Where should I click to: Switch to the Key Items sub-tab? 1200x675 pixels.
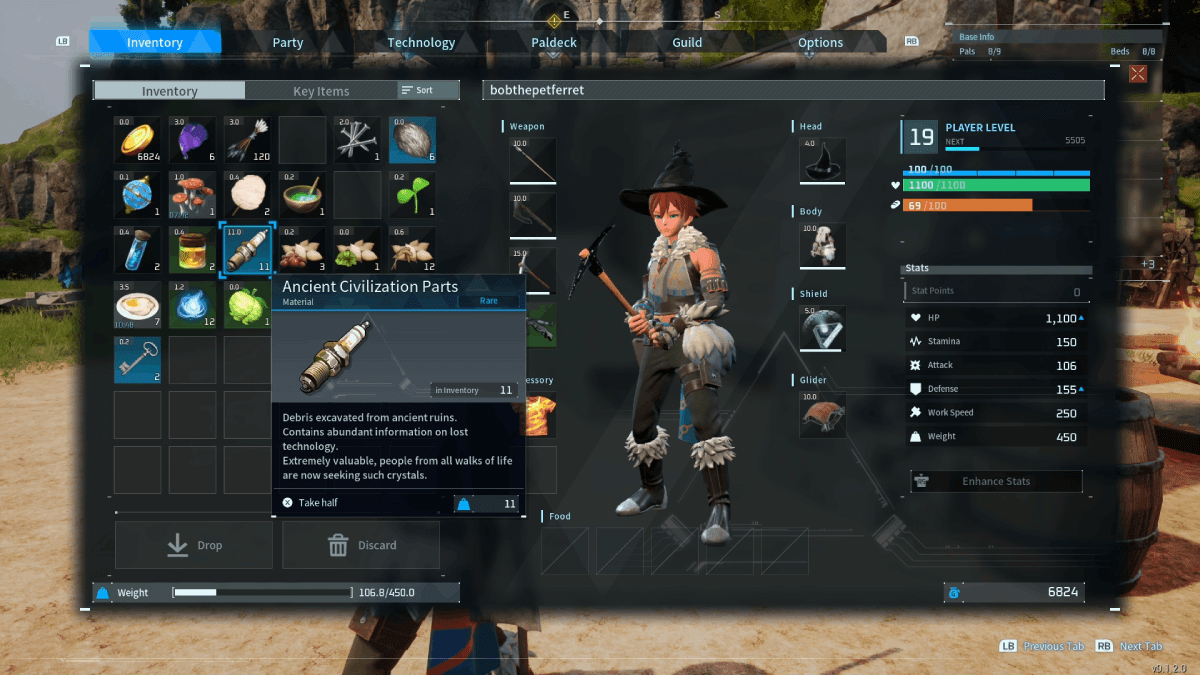click(x=321, y=91)
